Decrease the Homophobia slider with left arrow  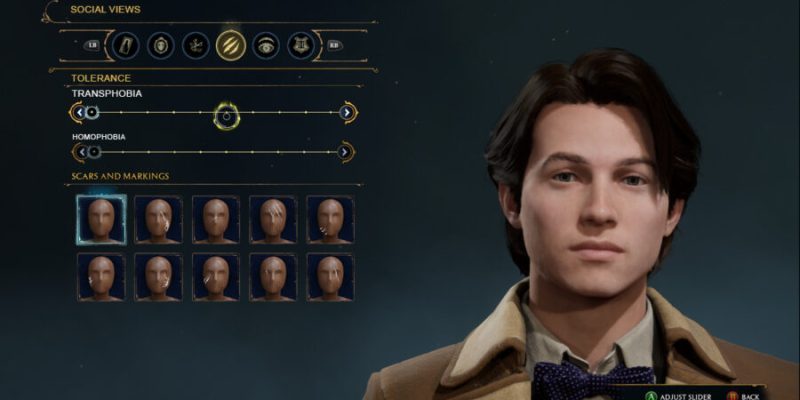80,152
